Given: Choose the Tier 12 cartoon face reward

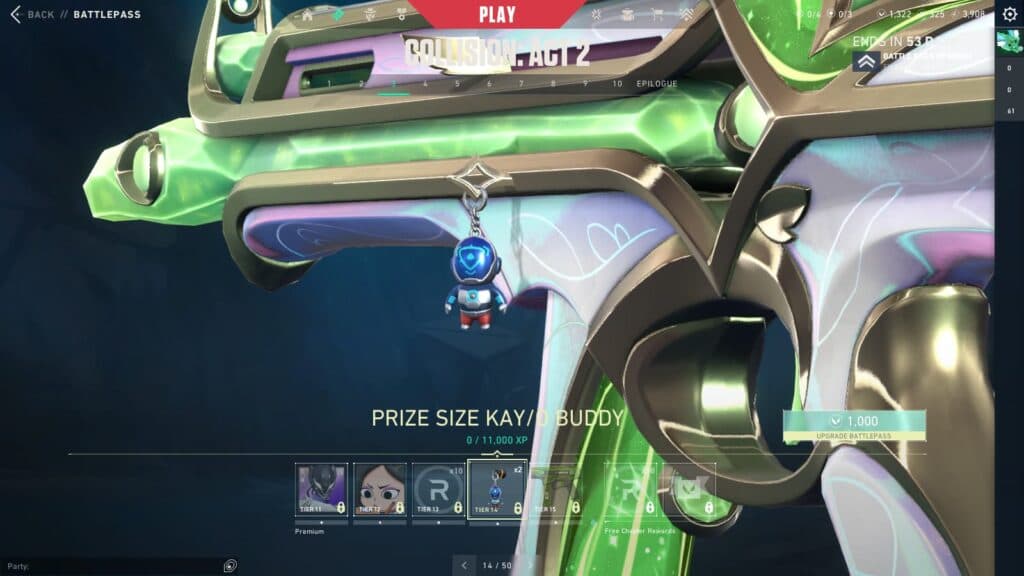Looking at the screenshot, I should [x=380, y=489].
